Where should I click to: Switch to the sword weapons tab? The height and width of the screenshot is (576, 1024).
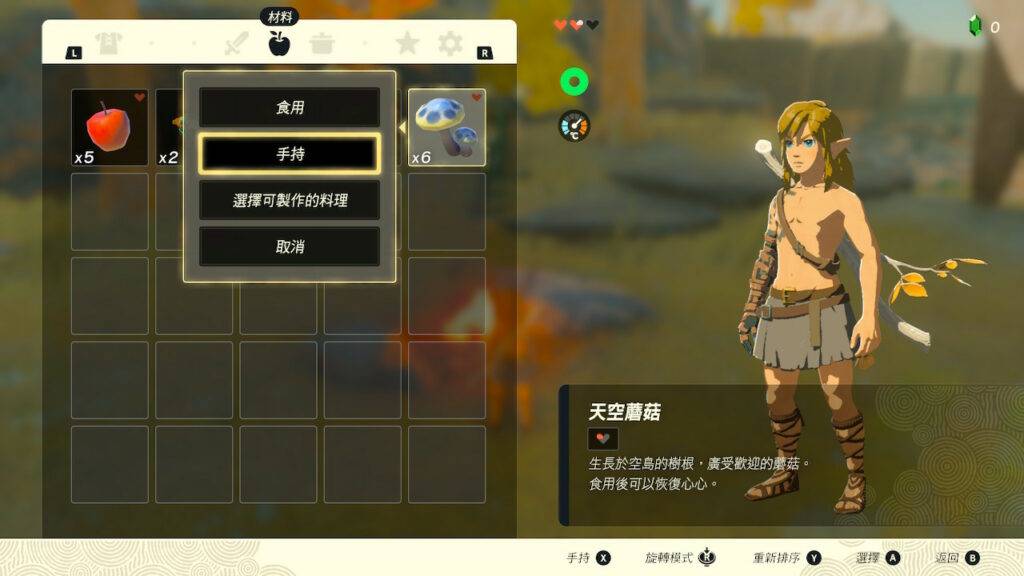pyautogui.click(x=236, y=44)
